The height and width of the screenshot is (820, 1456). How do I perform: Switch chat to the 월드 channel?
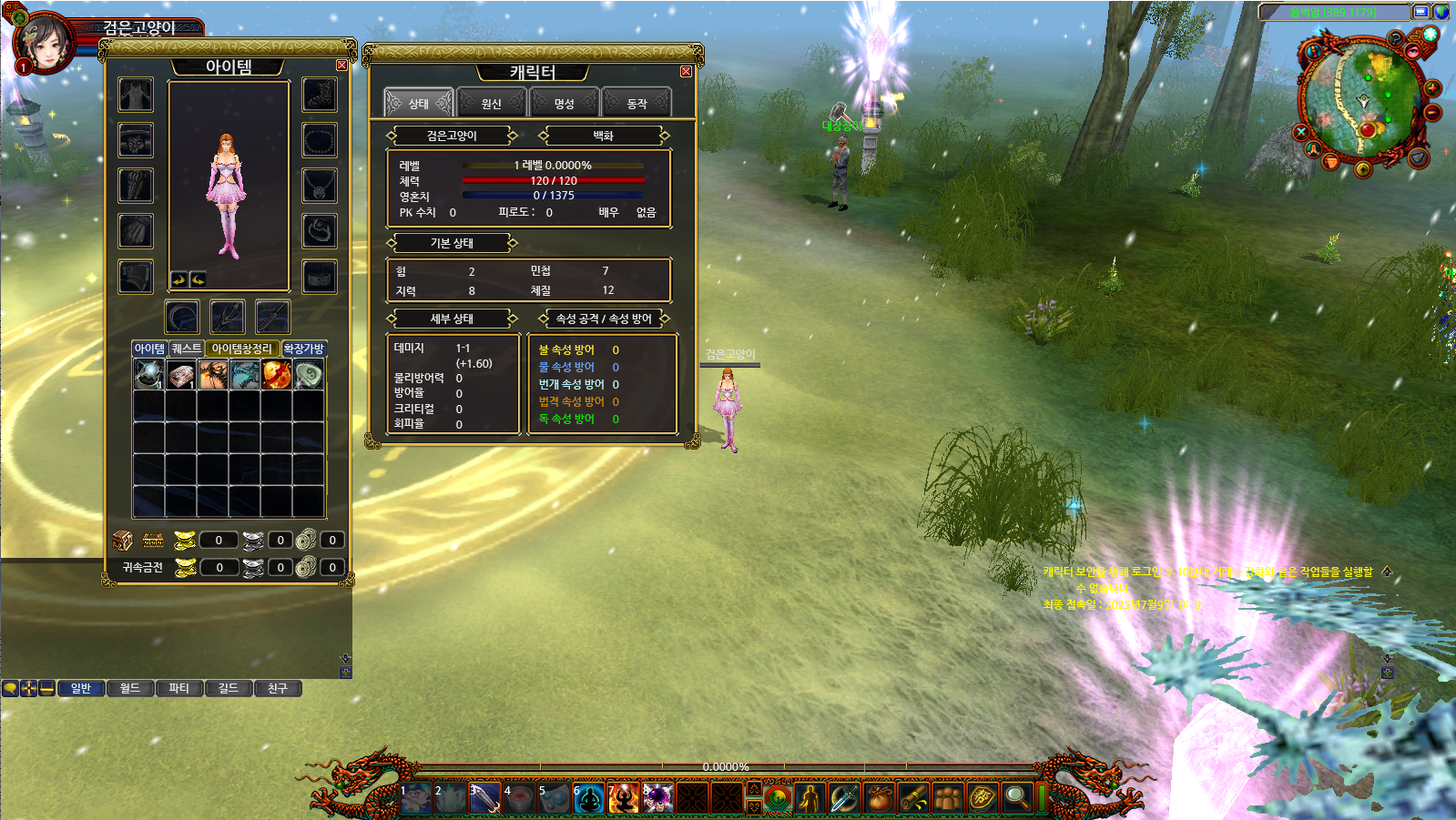point(130,688)
